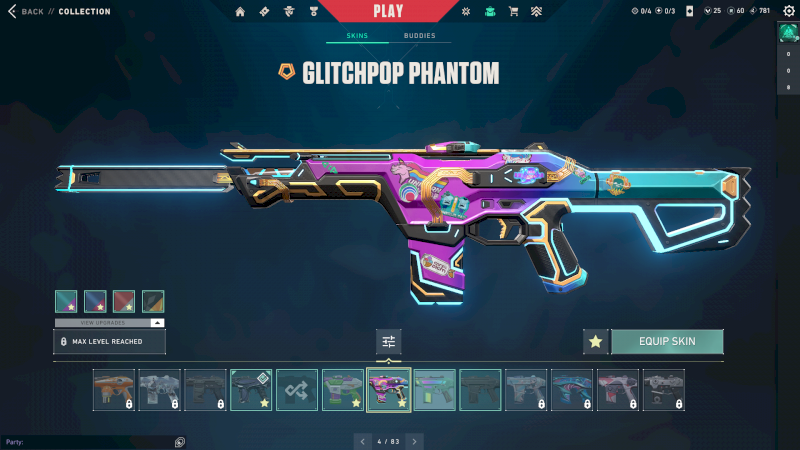Select the Skins tab
This screenshot has height=450, width=800.
357,36
